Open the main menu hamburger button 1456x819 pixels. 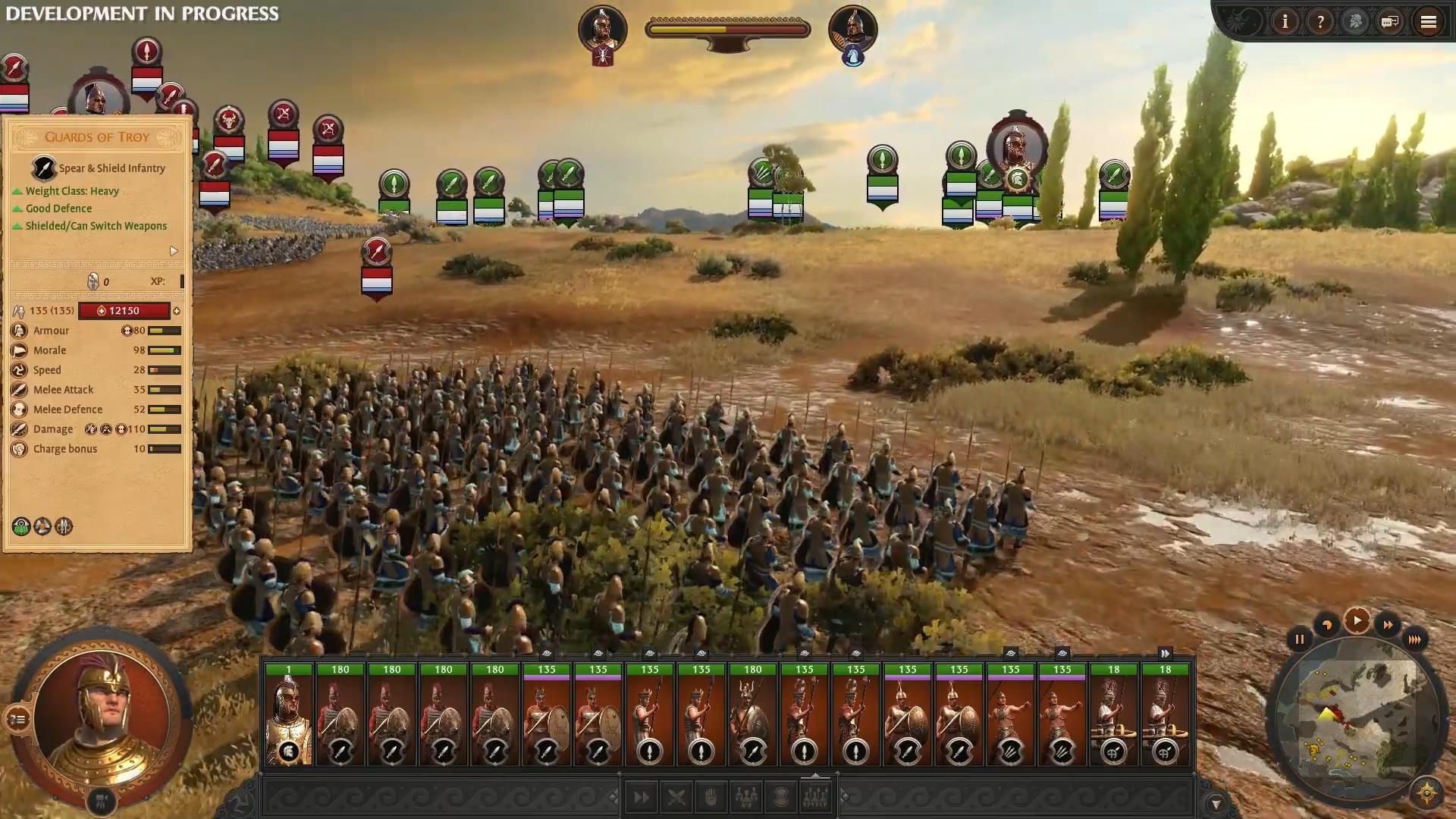coord(1428,22)
